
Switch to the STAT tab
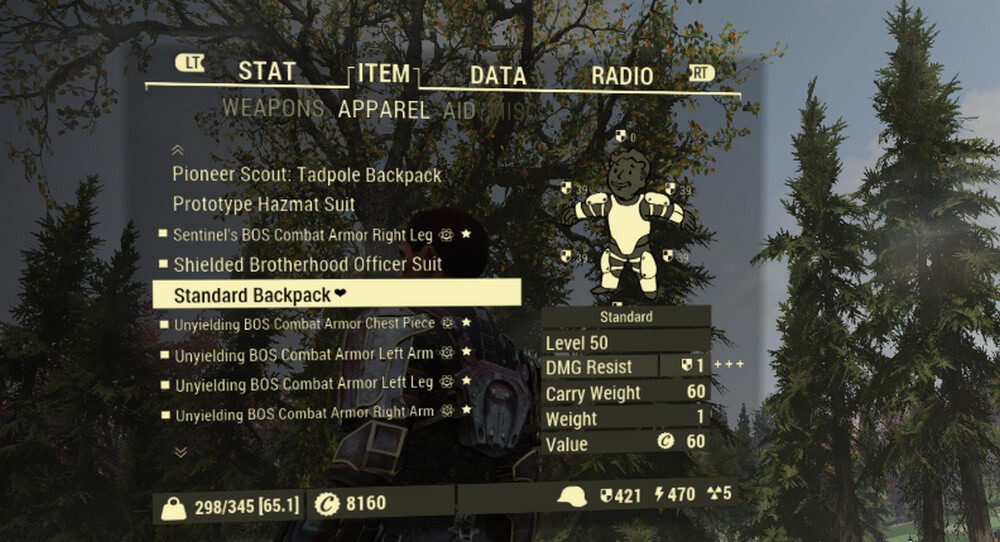[266, 73]
